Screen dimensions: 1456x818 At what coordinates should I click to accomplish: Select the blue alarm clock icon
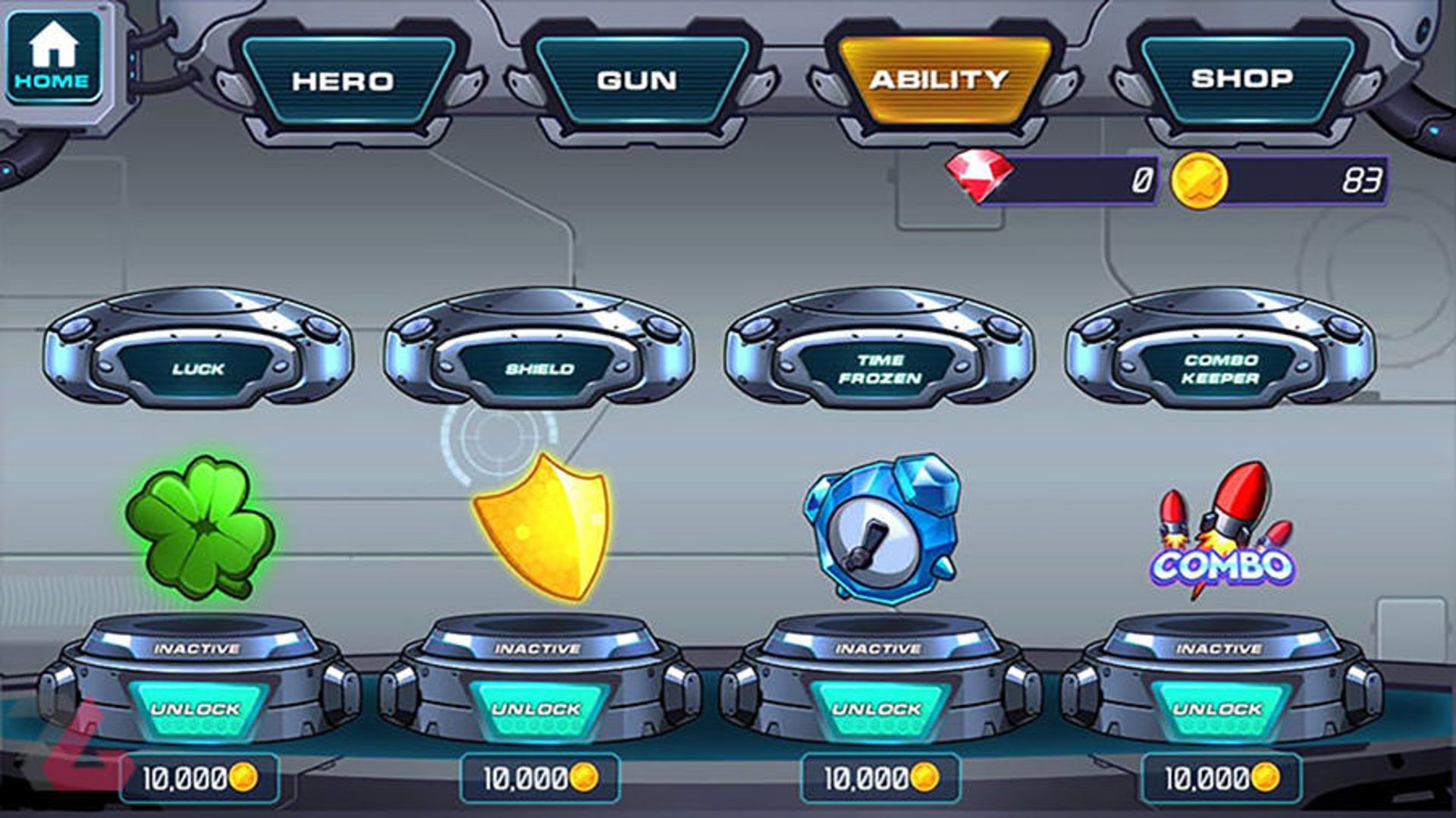coord(881,527)
